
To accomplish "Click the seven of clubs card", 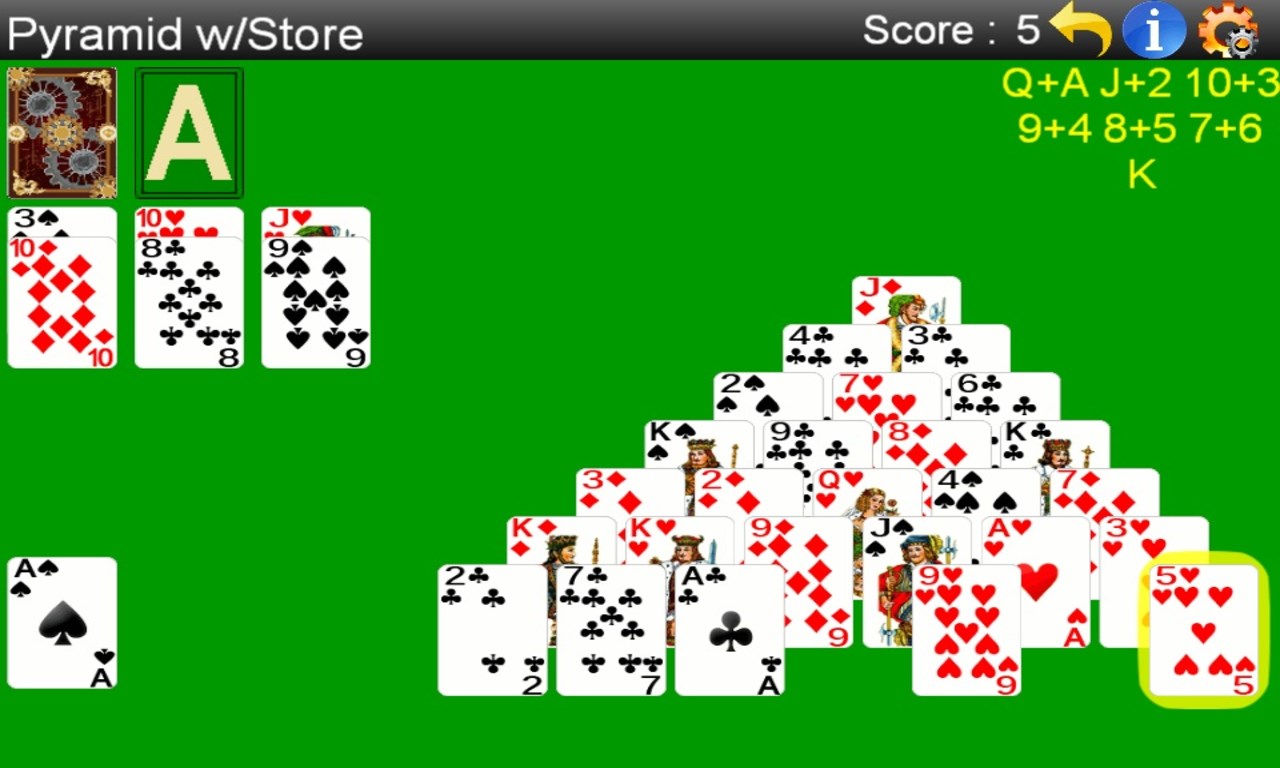I will pos(610,630).
